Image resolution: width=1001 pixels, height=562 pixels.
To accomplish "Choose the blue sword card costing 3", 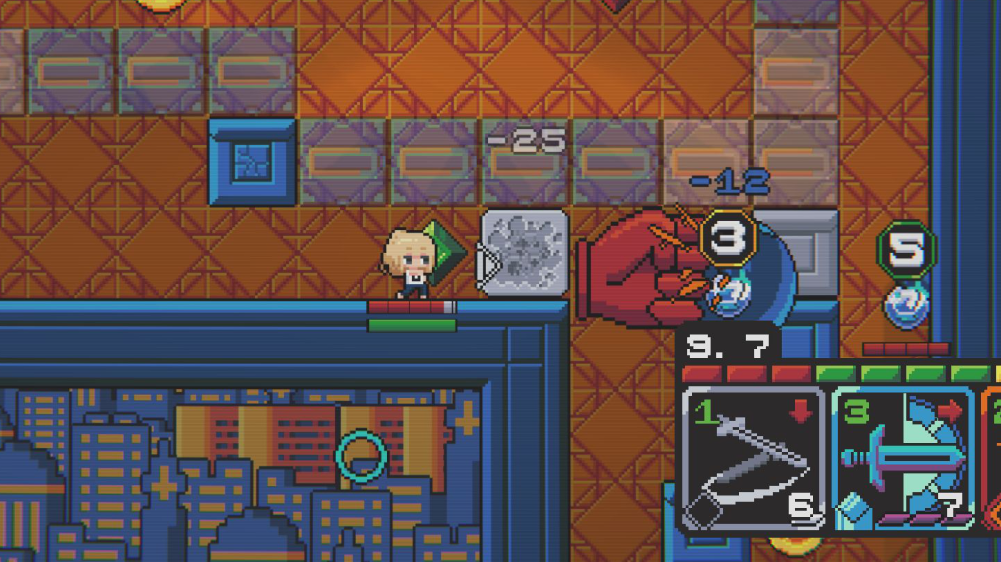I will pos(903,458).
